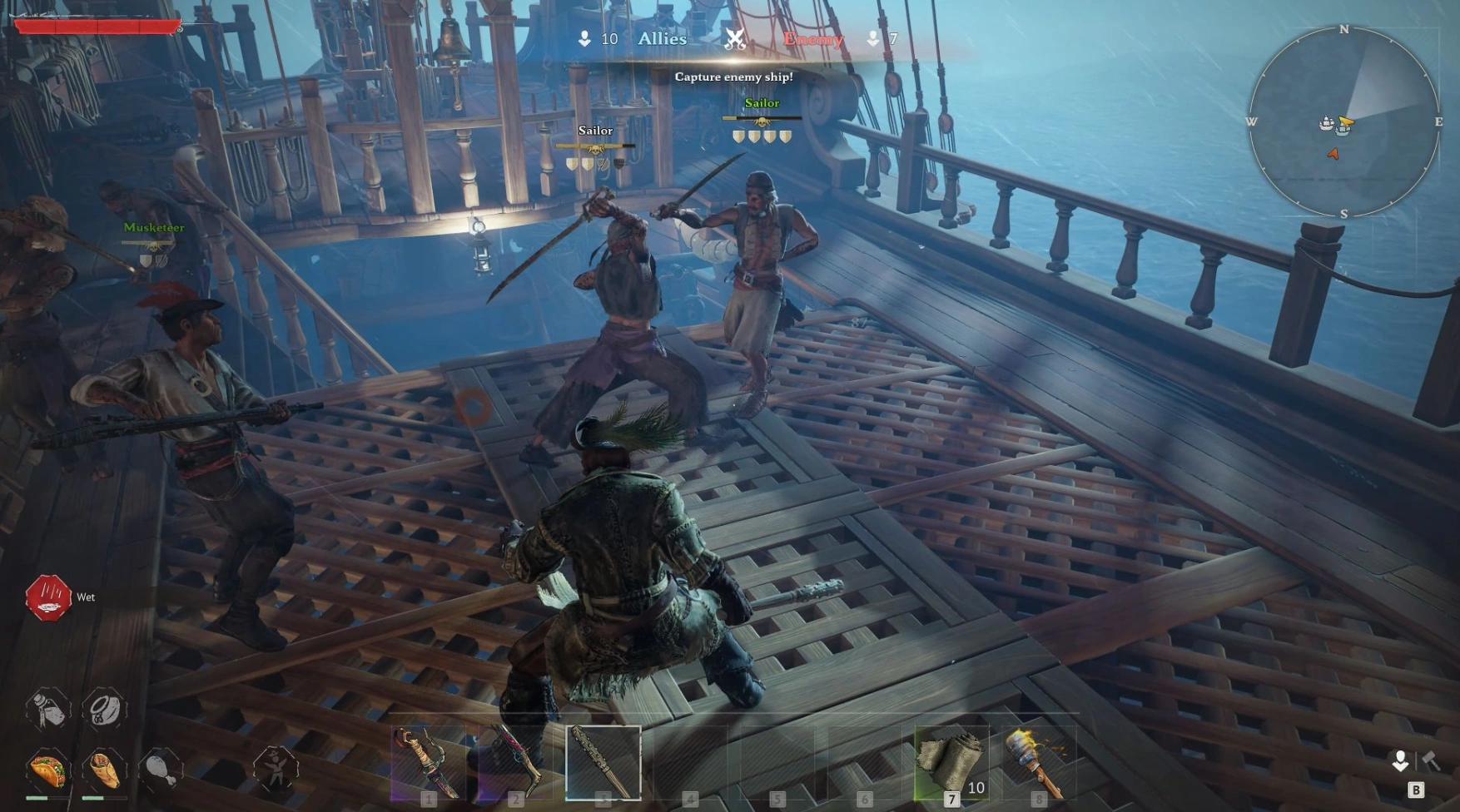The image size is (1460, 812).
Task: Click the taco food buff icon
Action: (x=47, y=770)
